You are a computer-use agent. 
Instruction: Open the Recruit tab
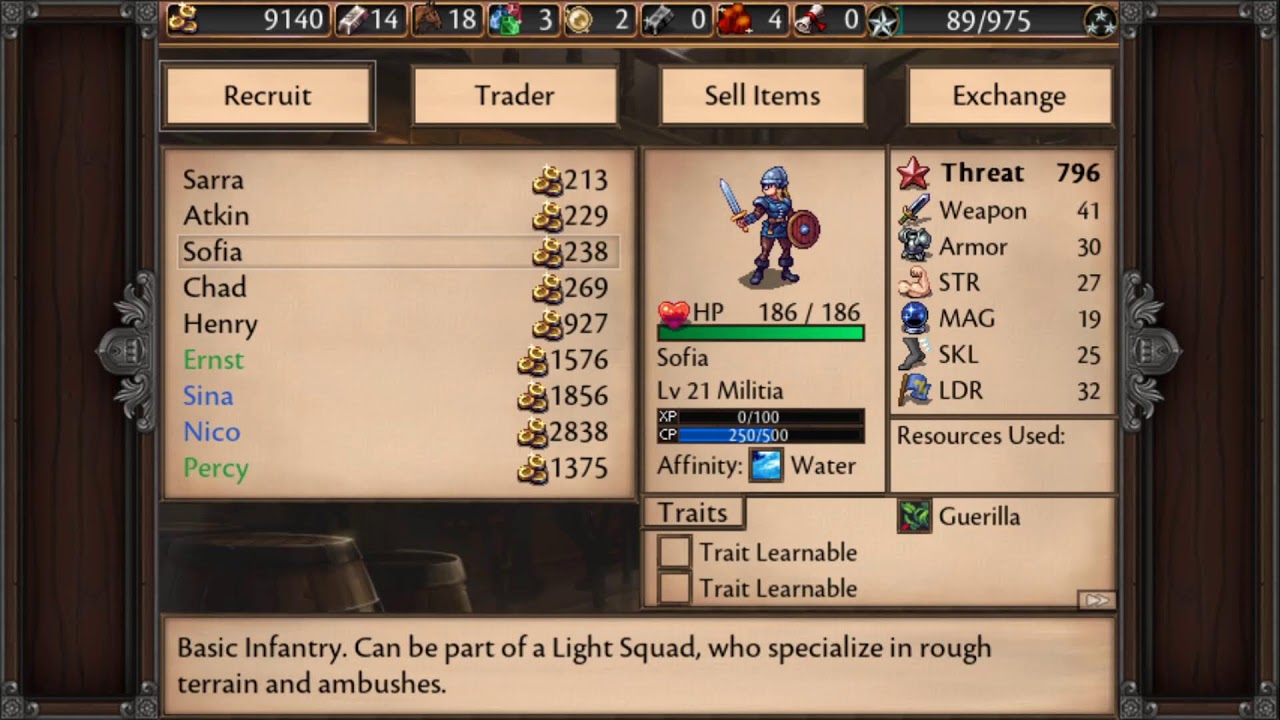click(x=267, y=96)
